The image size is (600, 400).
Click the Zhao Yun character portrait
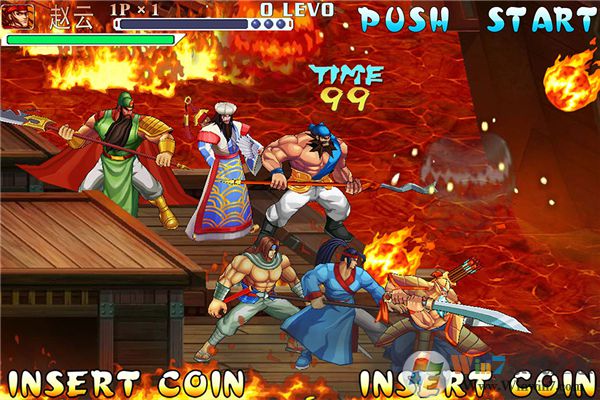(x=20, y=17)
